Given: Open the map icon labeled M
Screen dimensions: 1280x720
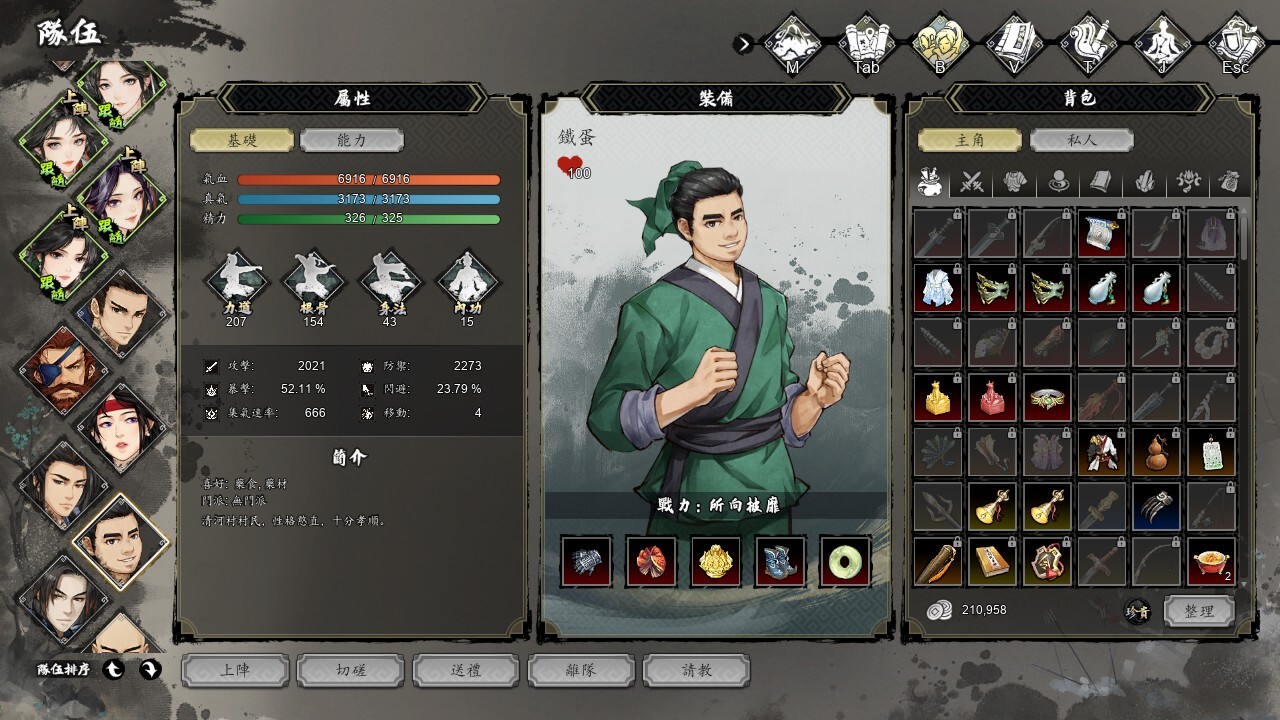Looking at the screenshot, I should [793, 43].
